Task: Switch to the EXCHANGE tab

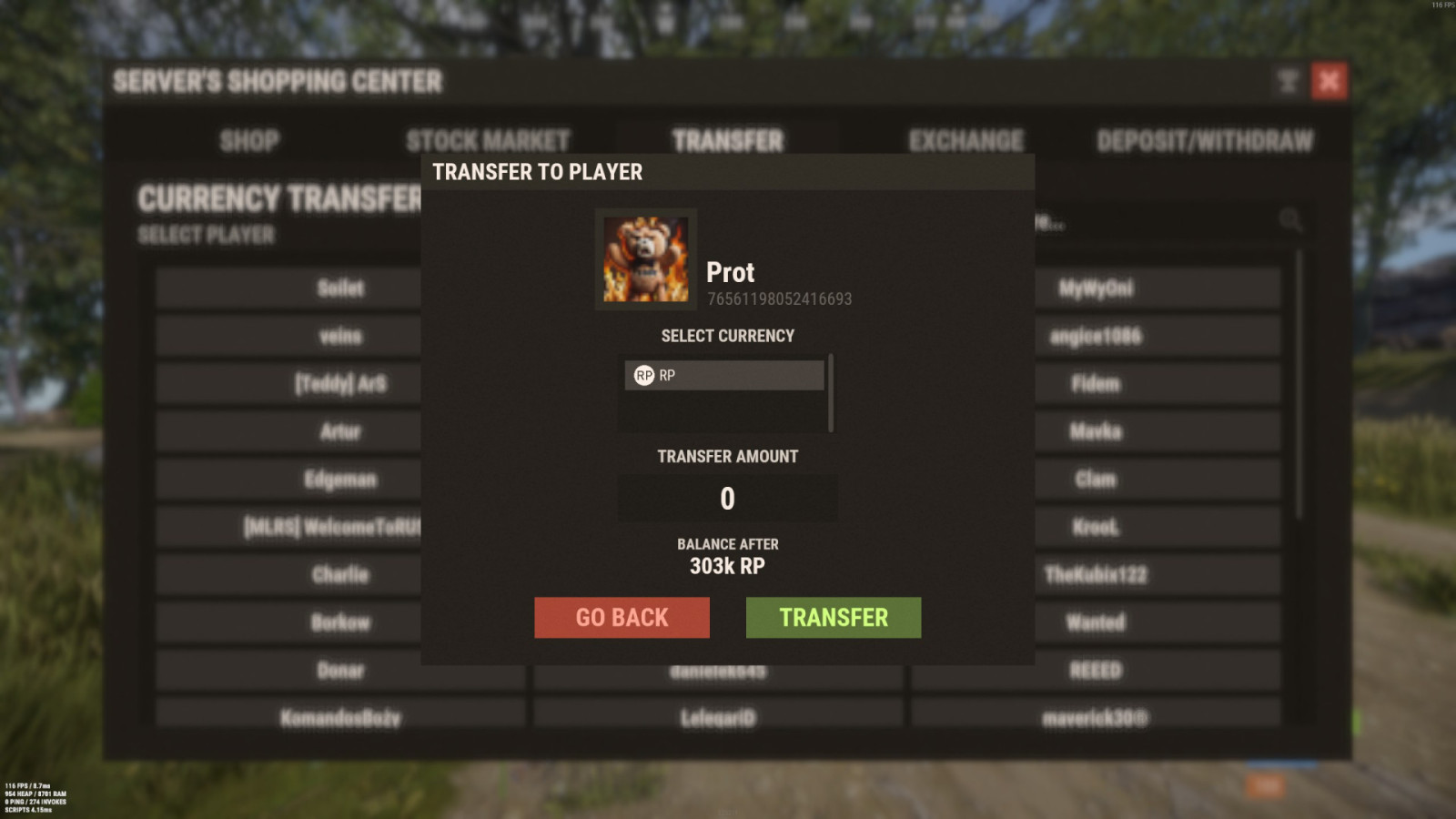Action: pyautogui.click(x=966, y=141)
